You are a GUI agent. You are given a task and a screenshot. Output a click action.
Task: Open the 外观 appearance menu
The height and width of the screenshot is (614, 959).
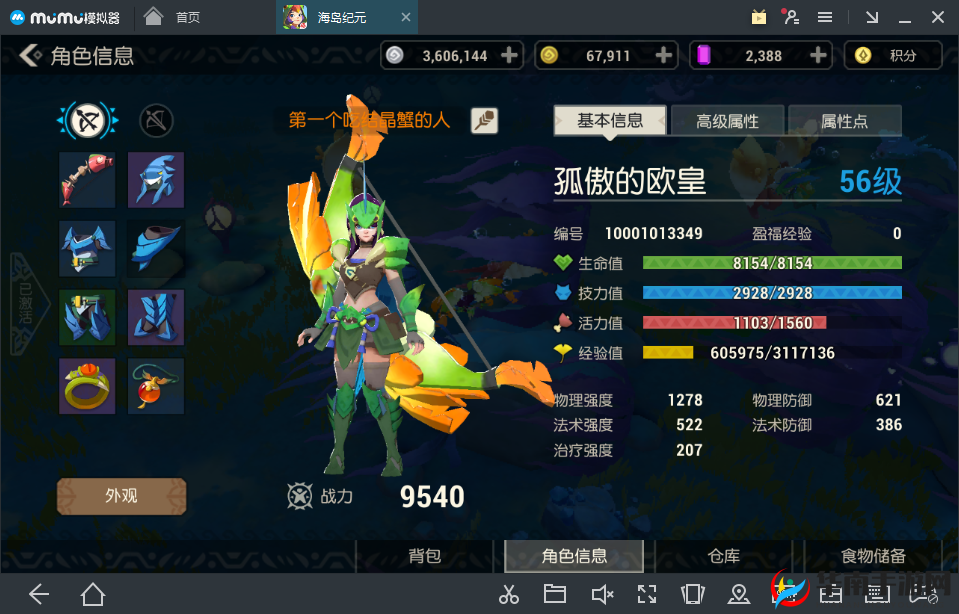point(121,496)
